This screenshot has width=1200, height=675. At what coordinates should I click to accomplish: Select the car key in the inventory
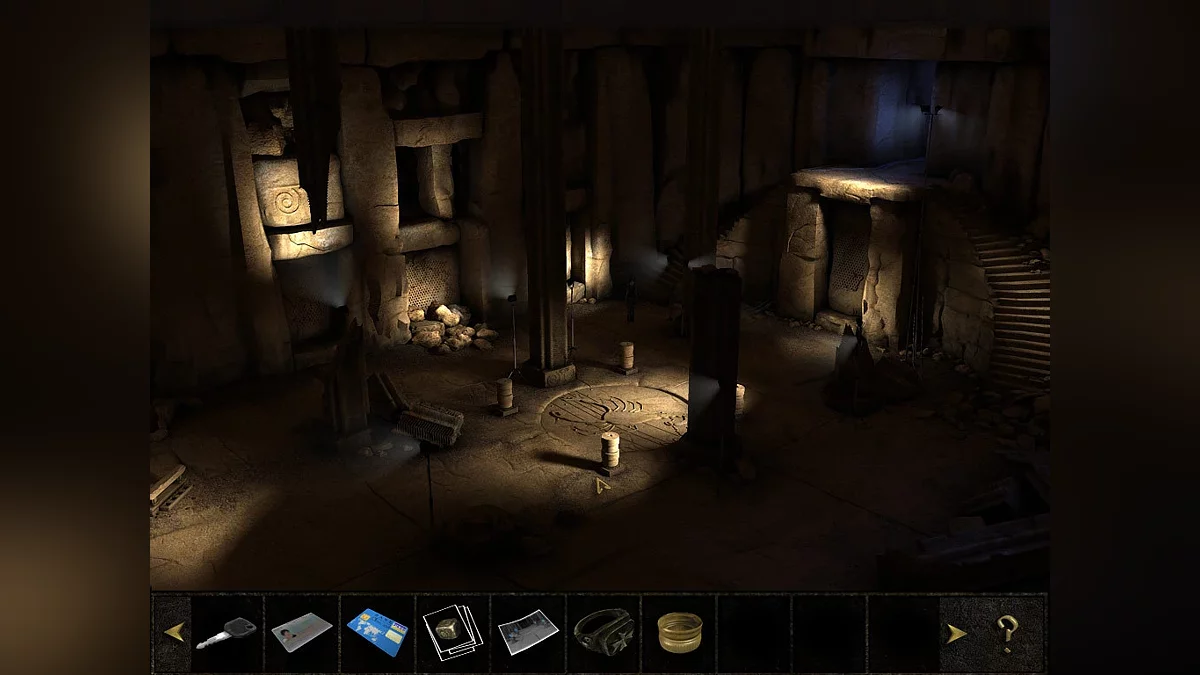pyautogui.click(x=227, y=633)
